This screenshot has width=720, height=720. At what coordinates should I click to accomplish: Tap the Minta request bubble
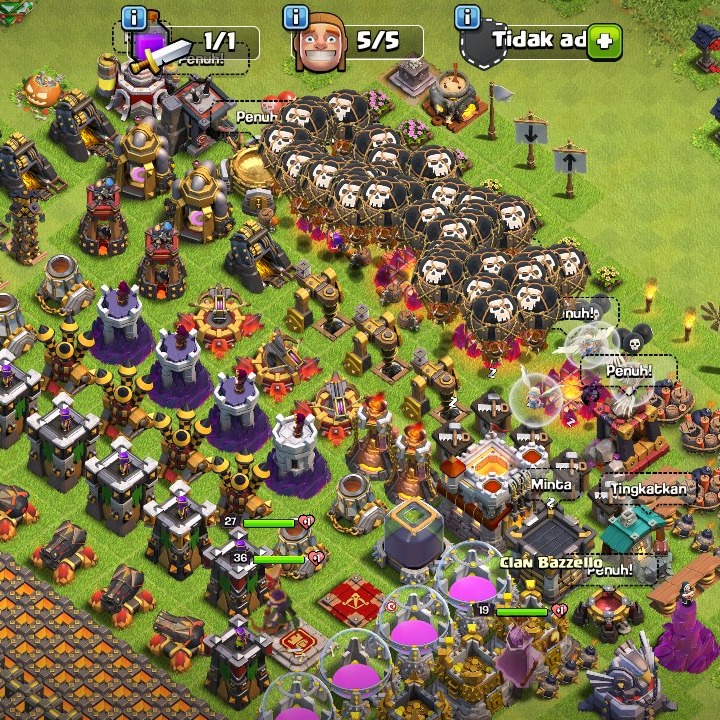(551, 485)
